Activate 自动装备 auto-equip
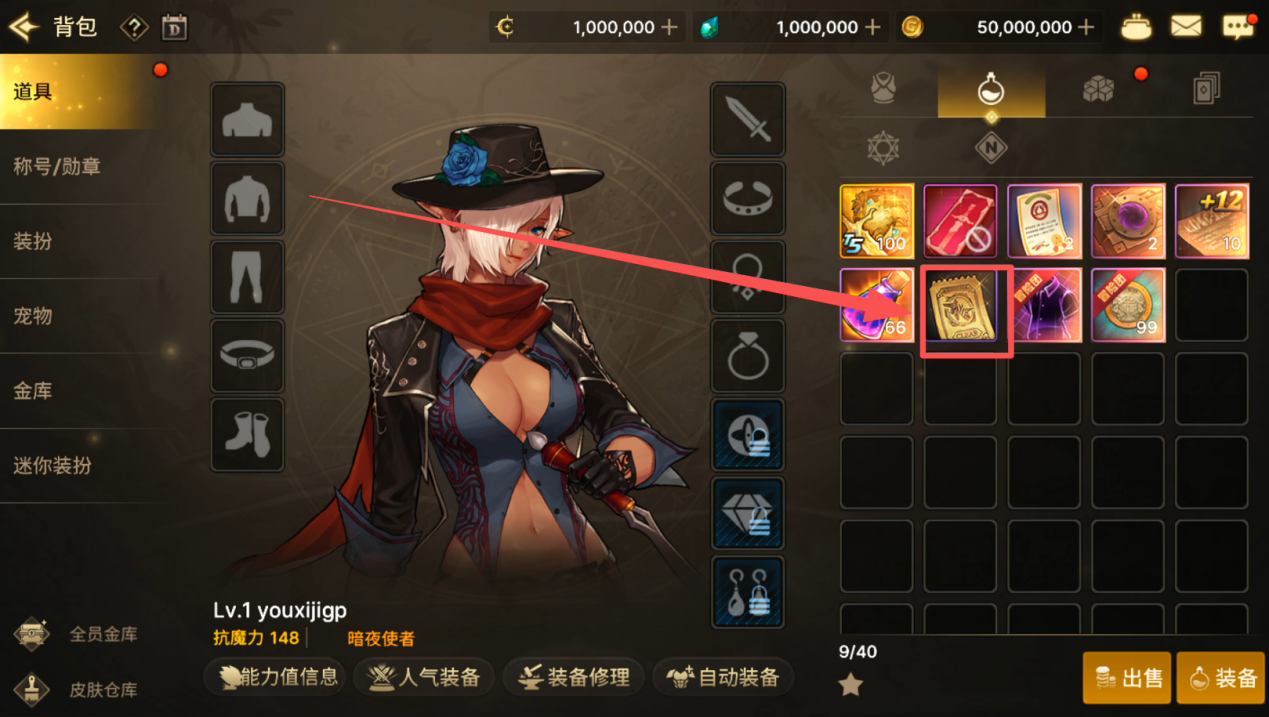 [x=722, y=677]
